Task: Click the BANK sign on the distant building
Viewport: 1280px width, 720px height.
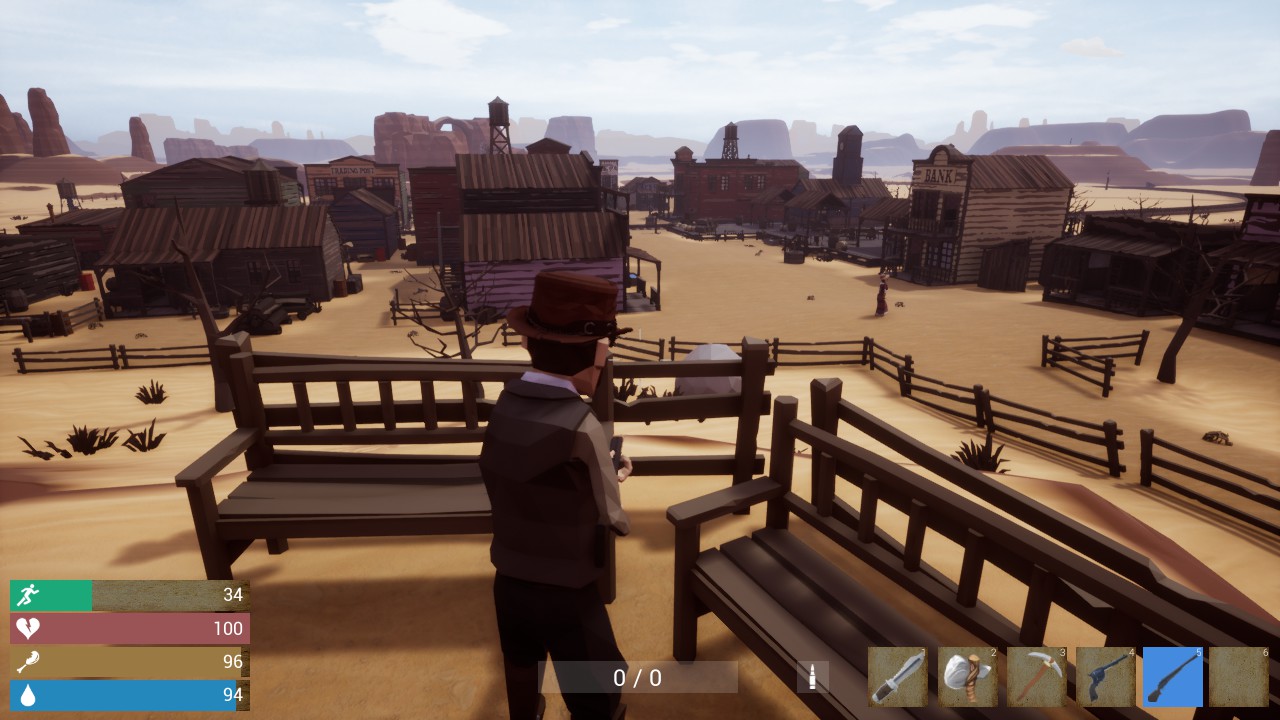Action: pyautogui.click(x=938, y=175)
